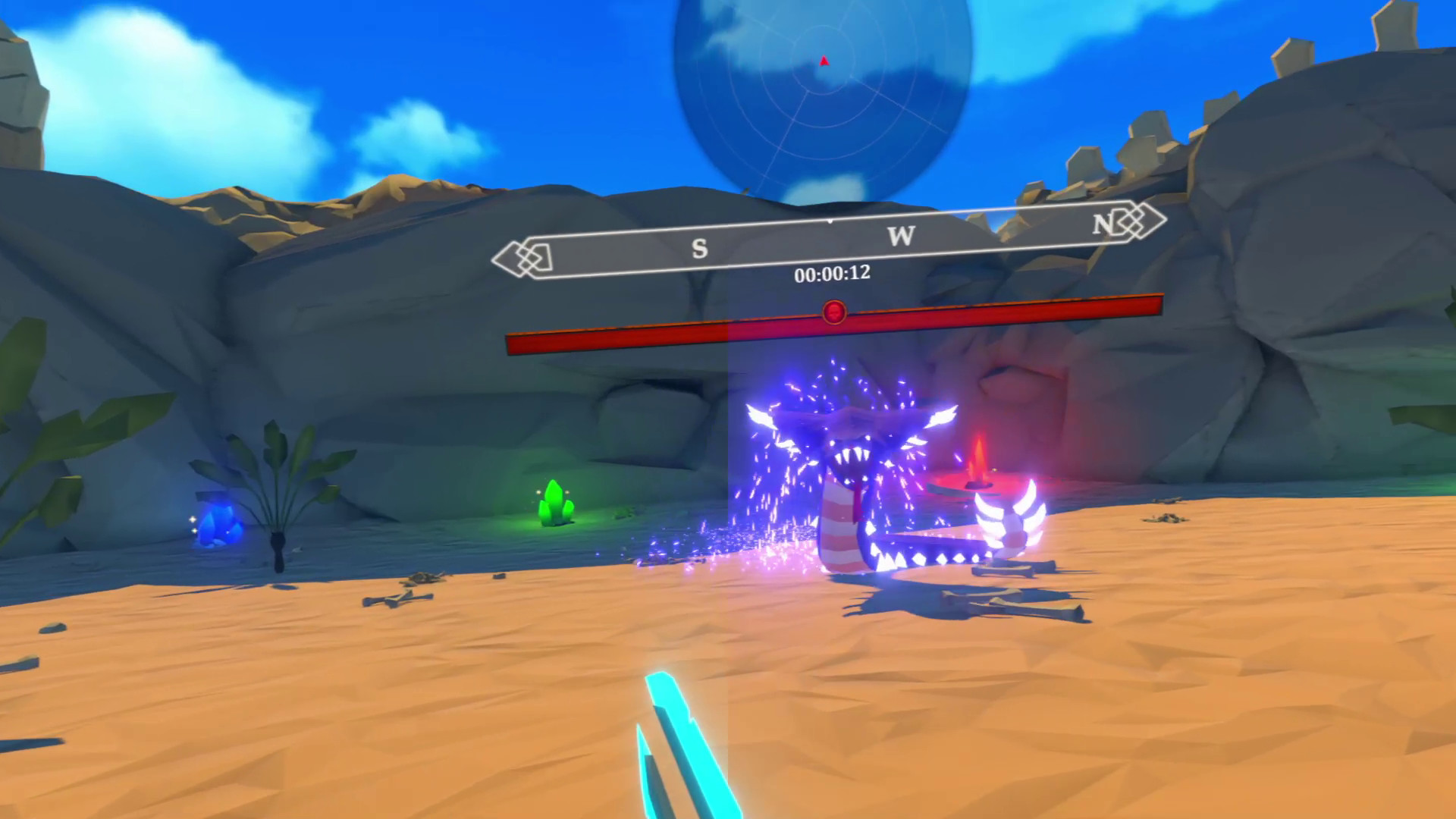The image size is (1456, 819).
Task: Open the circular radar map at the top
Action: (823, 91)
